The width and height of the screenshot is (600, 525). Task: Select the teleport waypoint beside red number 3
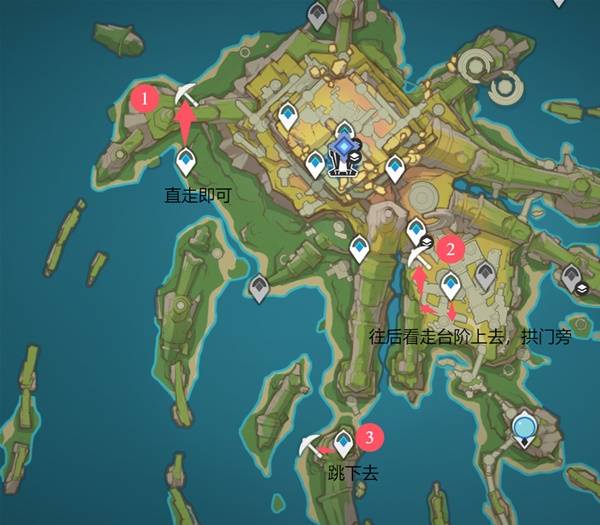(x=345, y=440)
